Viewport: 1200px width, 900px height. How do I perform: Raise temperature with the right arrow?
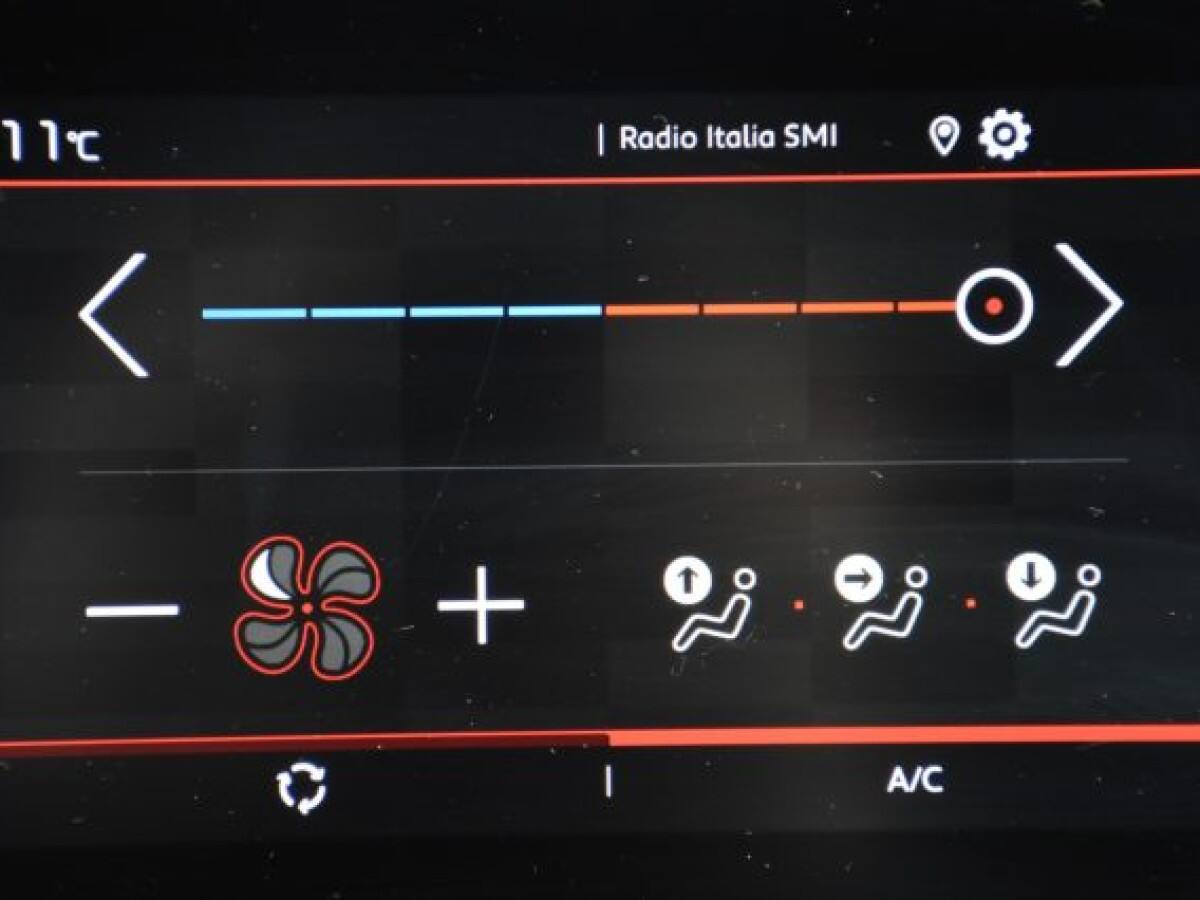click(1088, 306)
